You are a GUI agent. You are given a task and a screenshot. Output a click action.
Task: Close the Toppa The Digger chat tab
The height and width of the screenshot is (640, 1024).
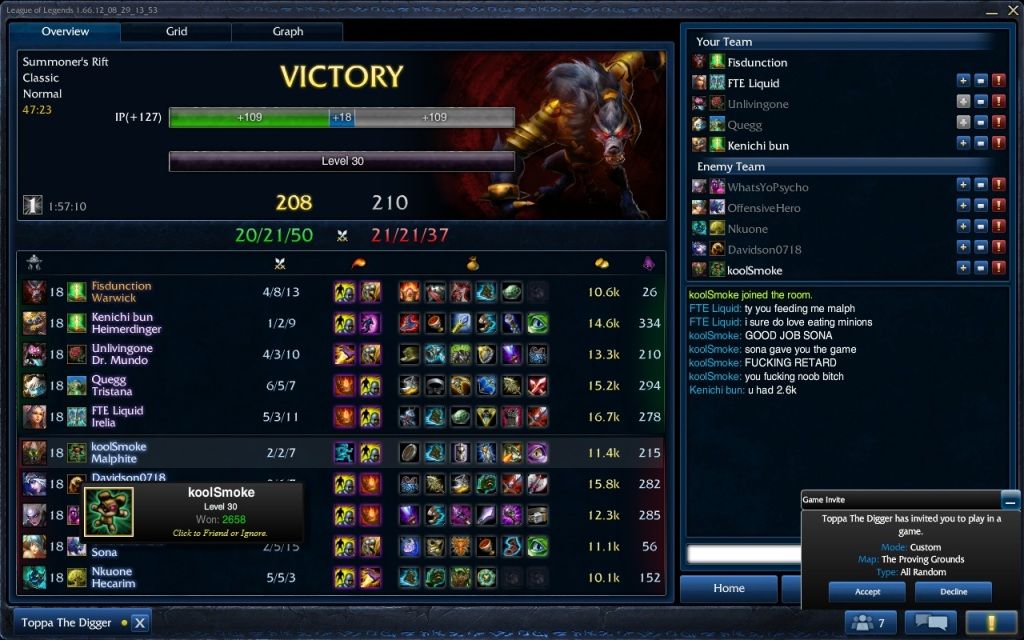(x=140, y=622)
